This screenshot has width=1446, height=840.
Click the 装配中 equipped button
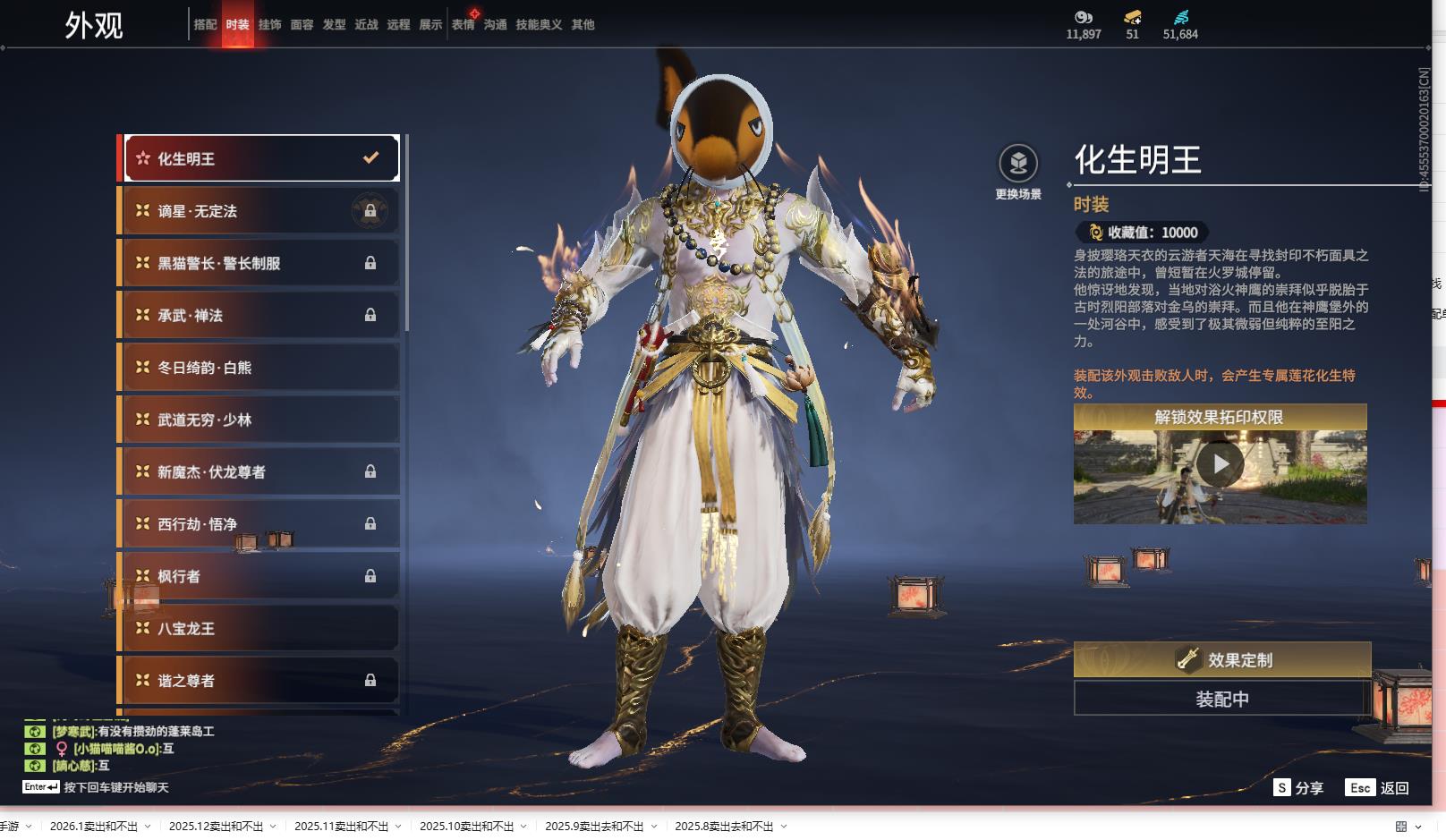(1221, 699)
